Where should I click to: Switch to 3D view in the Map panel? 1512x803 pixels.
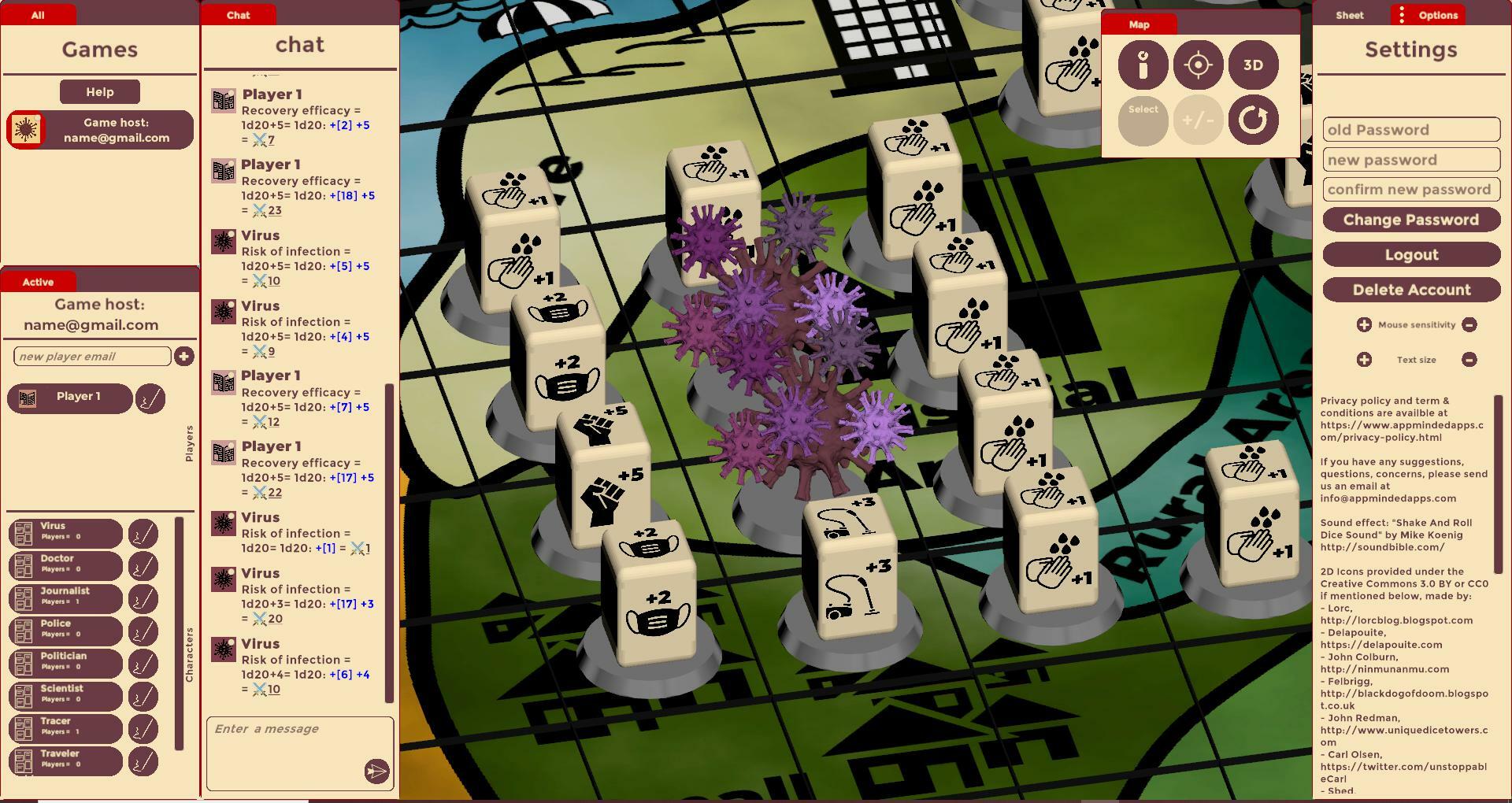(x=1253, y=65)
